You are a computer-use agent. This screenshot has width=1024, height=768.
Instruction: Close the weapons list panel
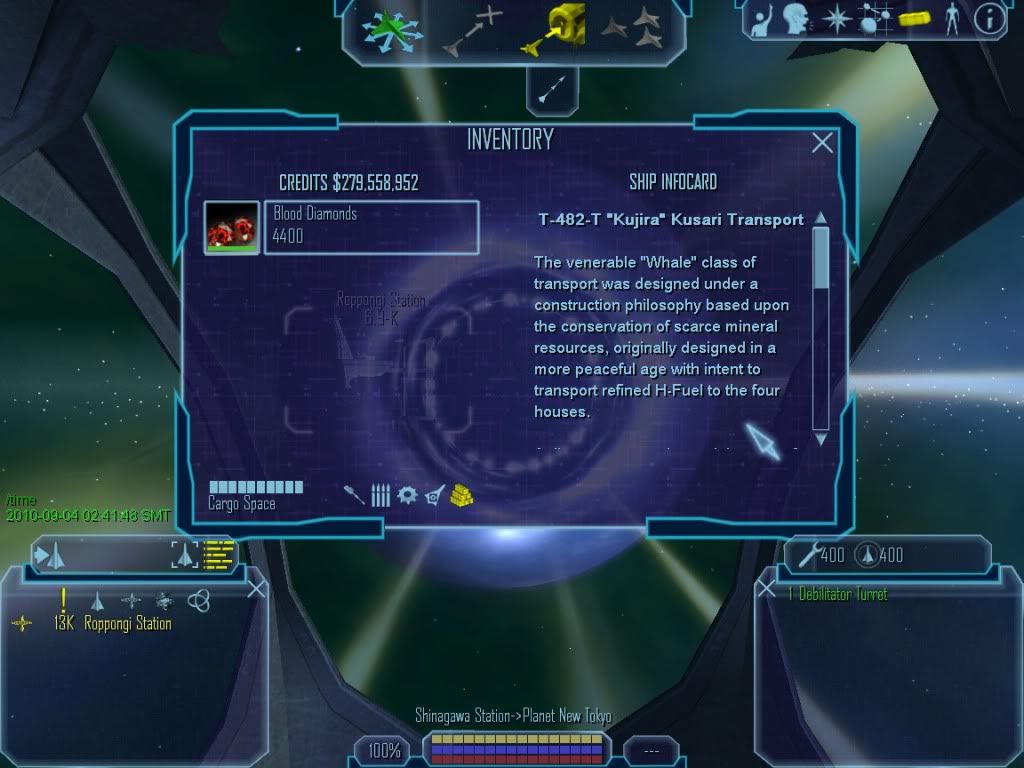(767, 589)
